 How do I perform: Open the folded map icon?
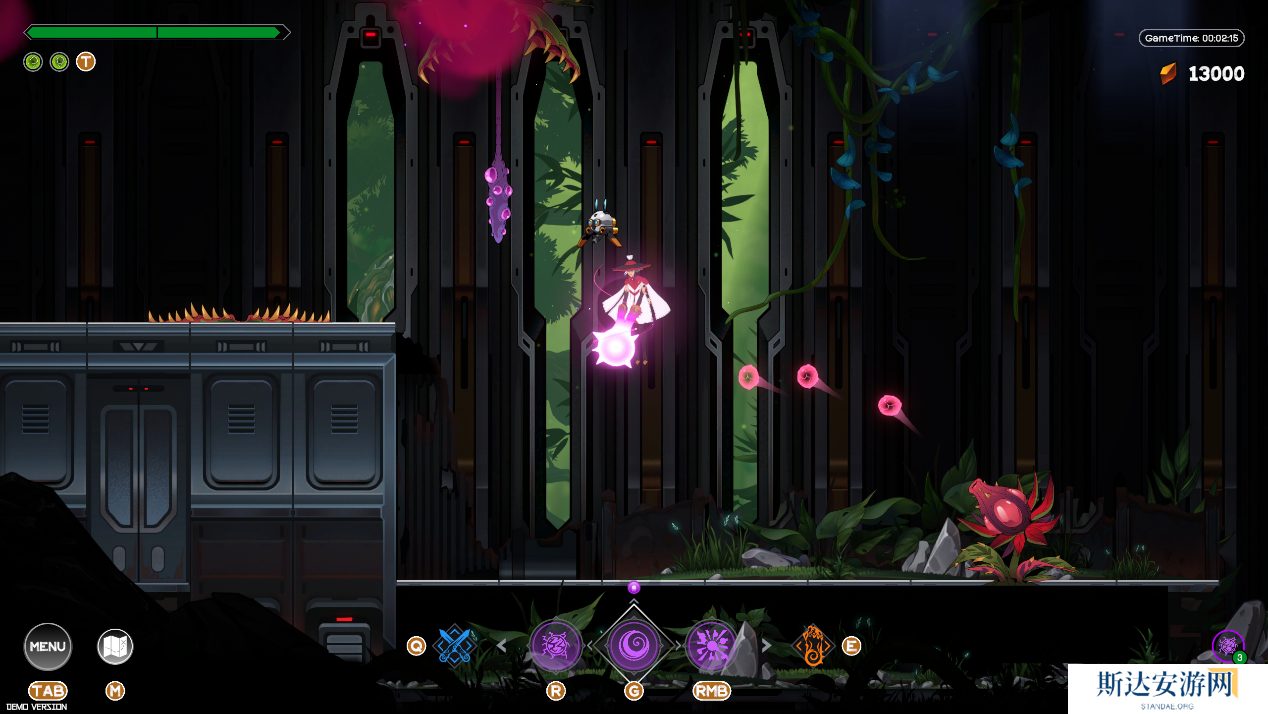tap(115, 647)
